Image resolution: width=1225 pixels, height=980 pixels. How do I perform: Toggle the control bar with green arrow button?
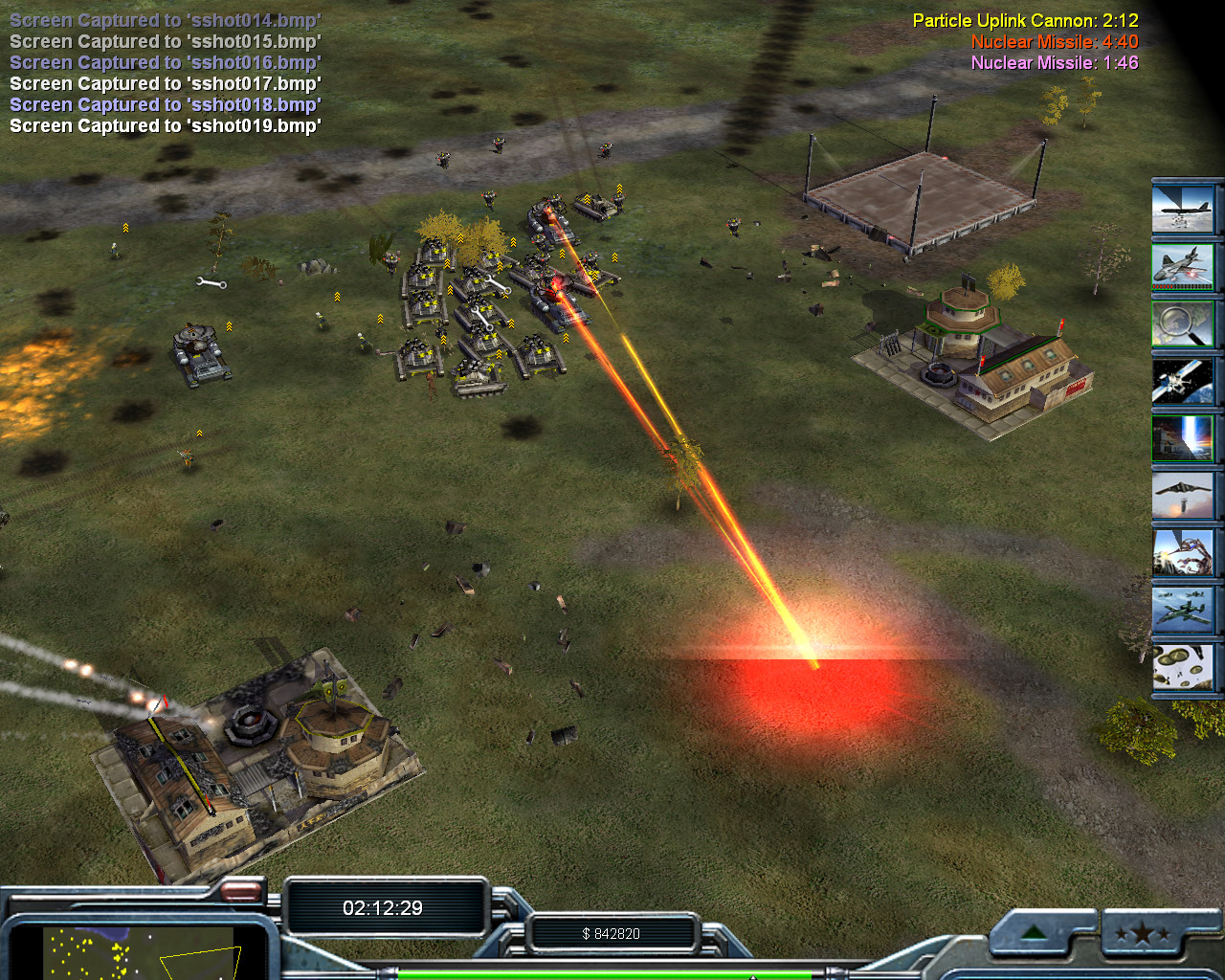tap(1036, 932)
